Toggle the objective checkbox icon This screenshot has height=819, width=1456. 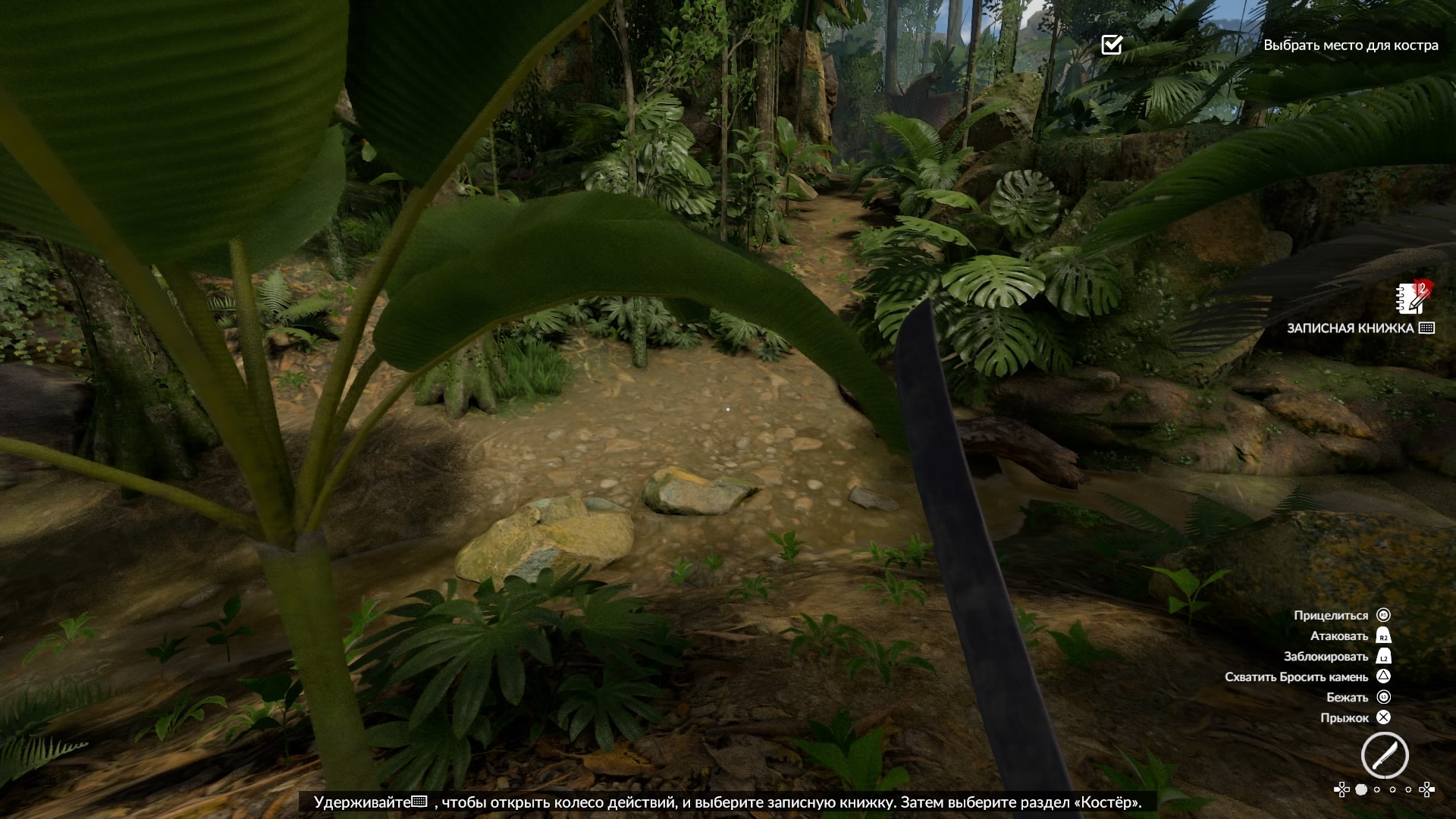coord(1112,45)
